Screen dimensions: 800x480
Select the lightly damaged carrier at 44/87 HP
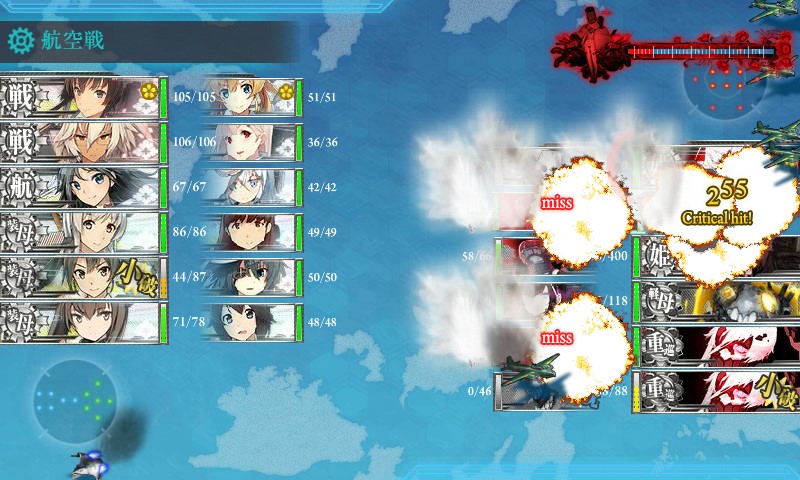[x=82, y=277]
